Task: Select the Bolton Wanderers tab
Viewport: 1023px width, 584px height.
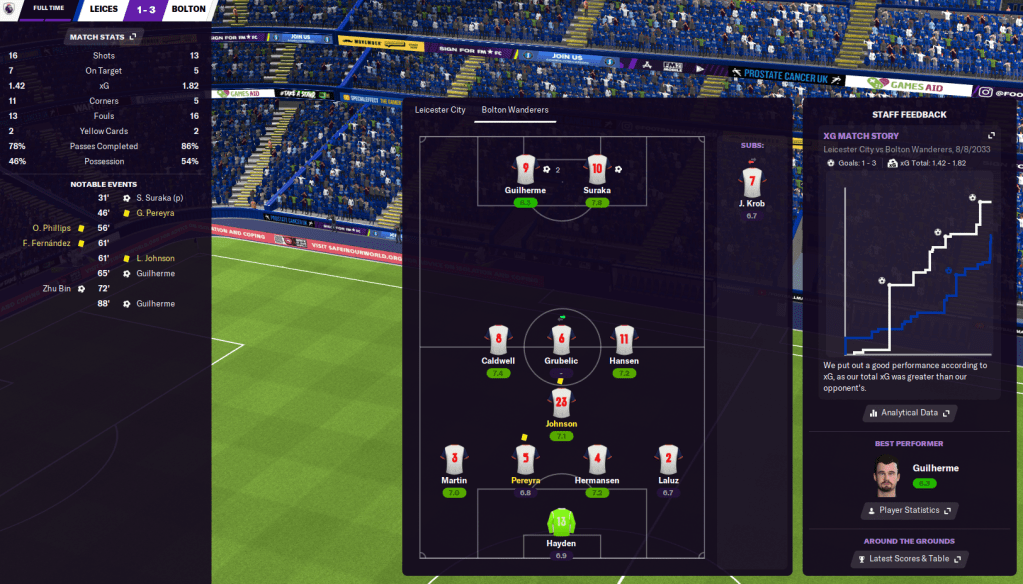Action: pyautogui.click(x=515, y=110)
